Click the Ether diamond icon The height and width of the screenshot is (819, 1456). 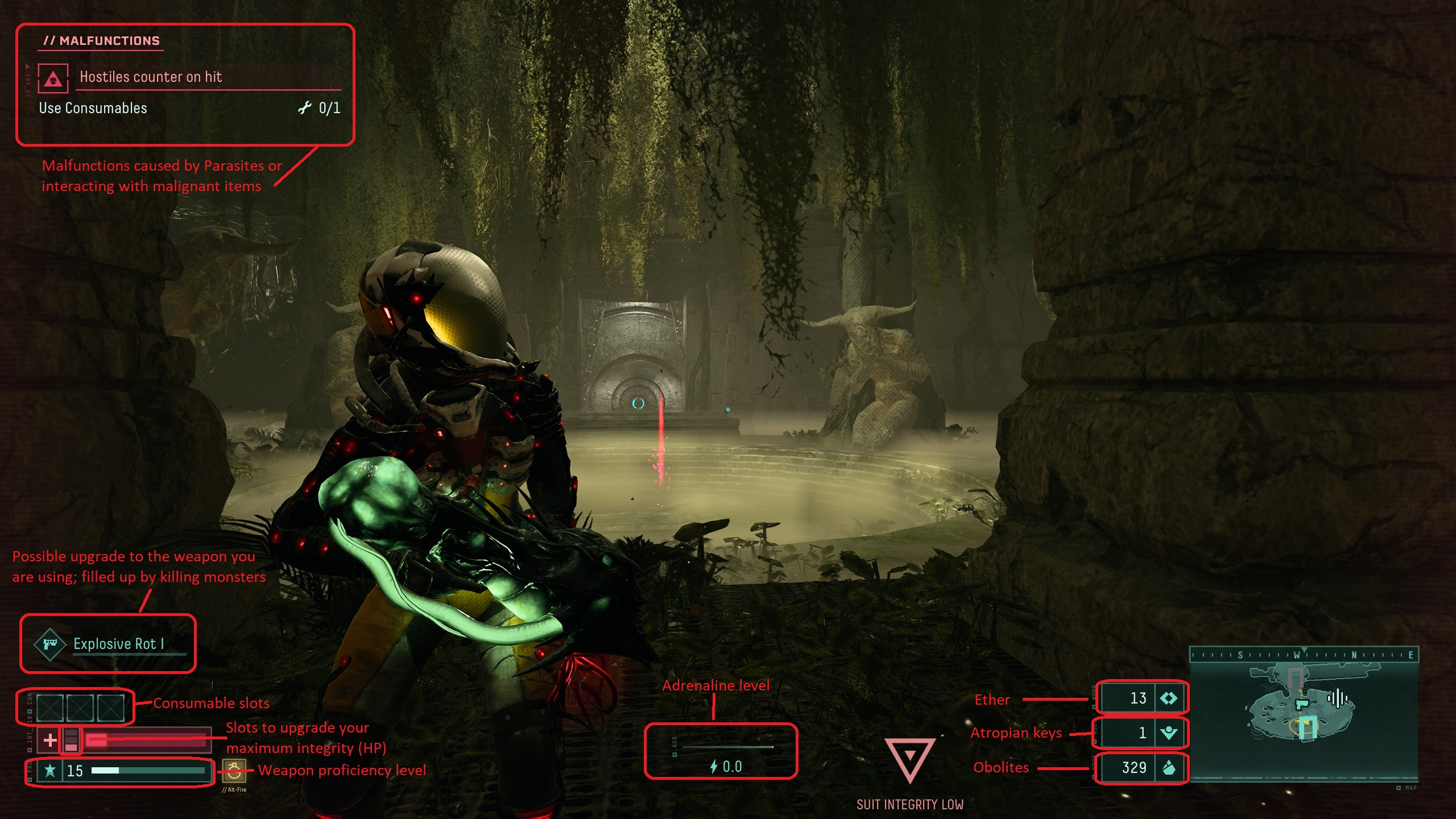[x=1169, y=698]
